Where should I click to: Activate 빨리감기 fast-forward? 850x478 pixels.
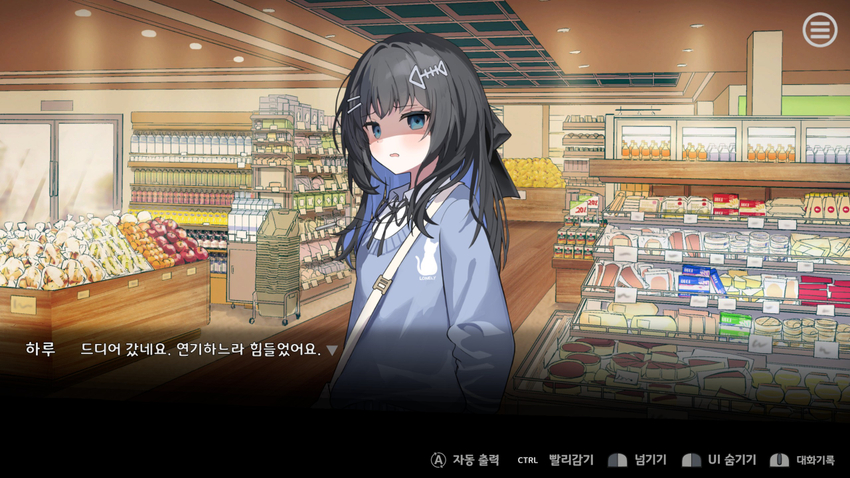556,460
